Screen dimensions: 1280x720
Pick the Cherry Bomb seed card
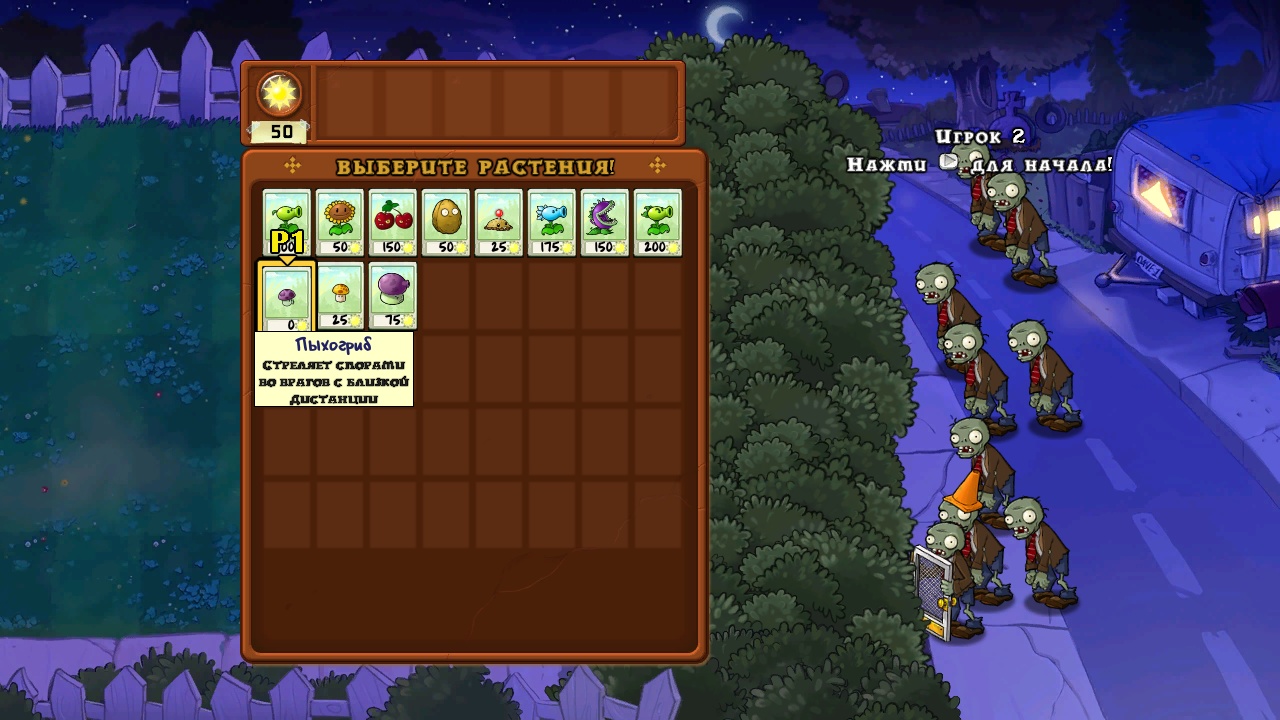pyautogui.click(x=393, y=221)
